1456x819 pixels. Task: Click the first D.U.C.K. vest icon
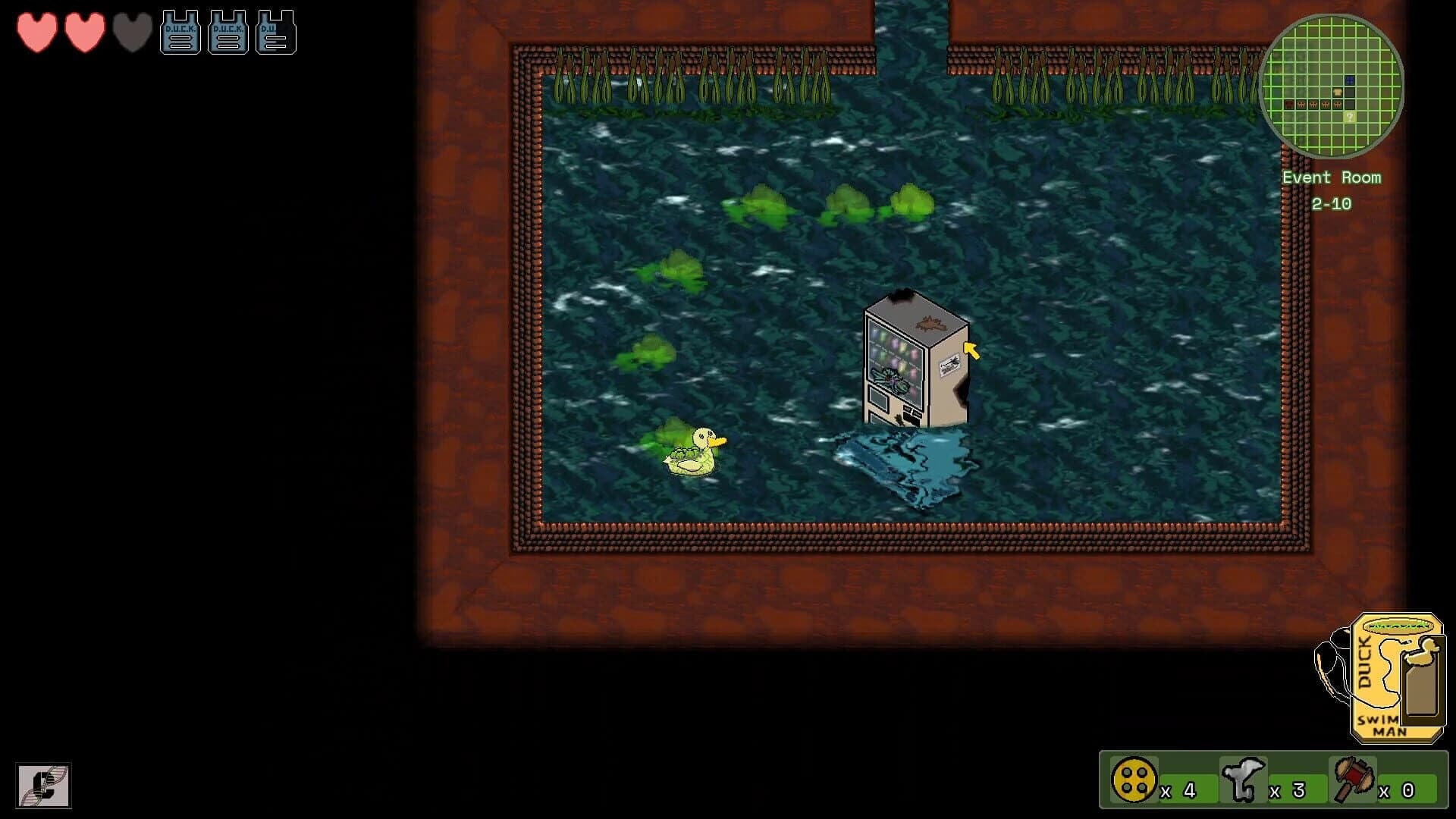(180, 29)
